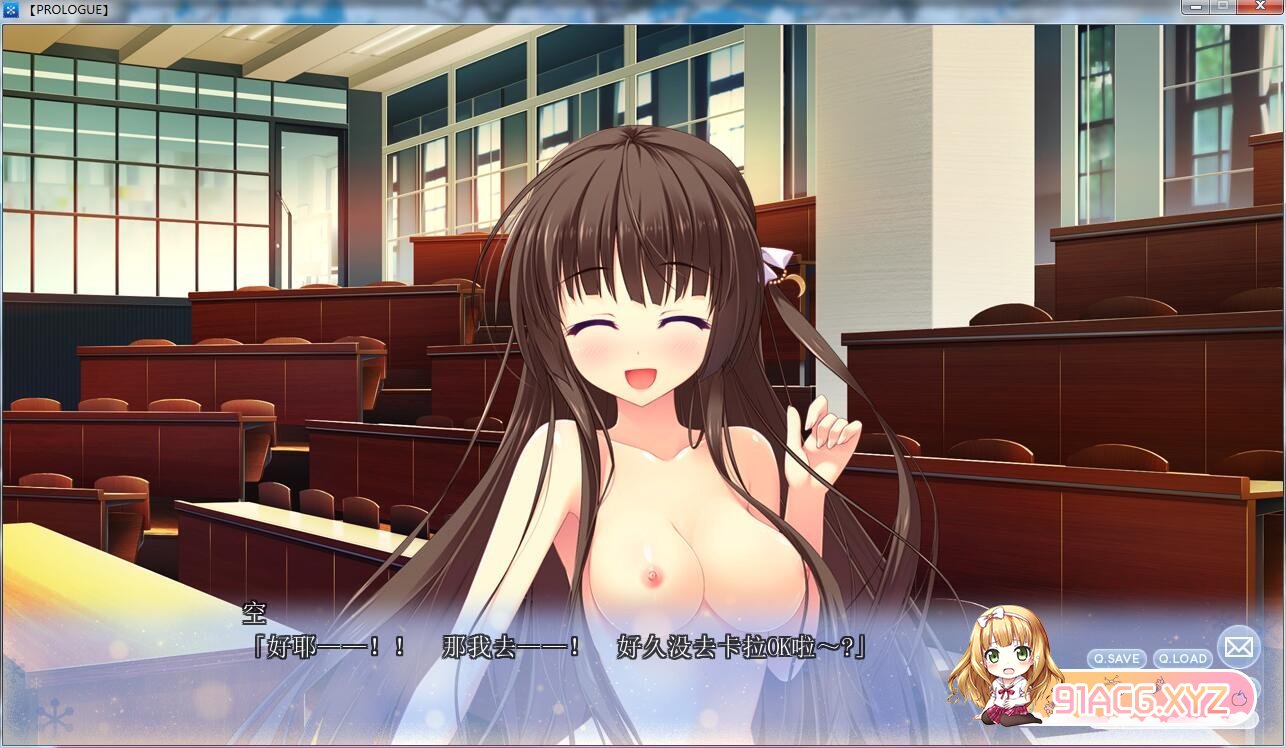This screenshot has width=1286, height=748.
Task: Open the envelope message icon
Action: (1238, 647)
